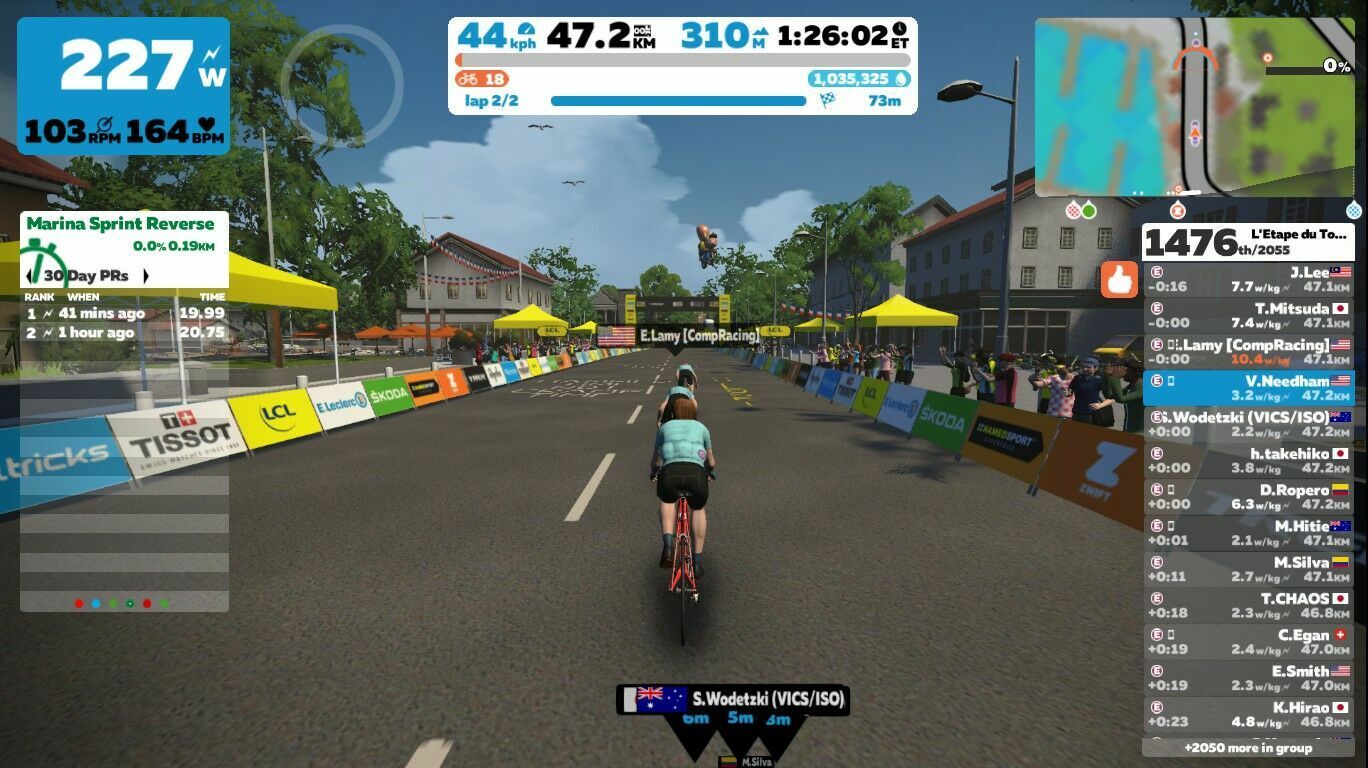Choose E.Lamy [CompRacing] from the rider list
The height and width of the screenshot is (768, 1368).
1248,351
